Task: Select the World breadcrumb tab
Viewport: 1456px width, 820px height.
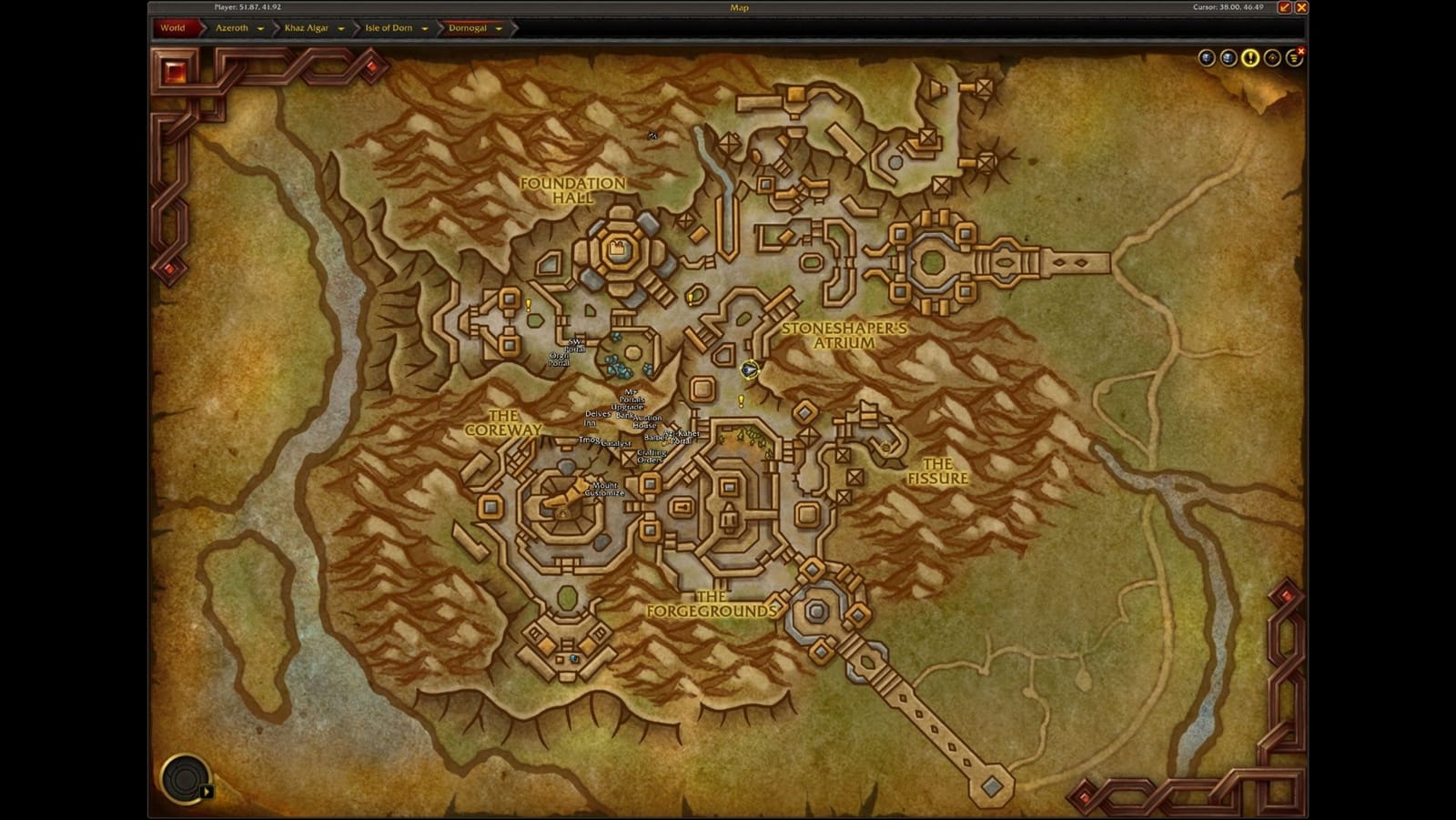Action: click(173, 28)
